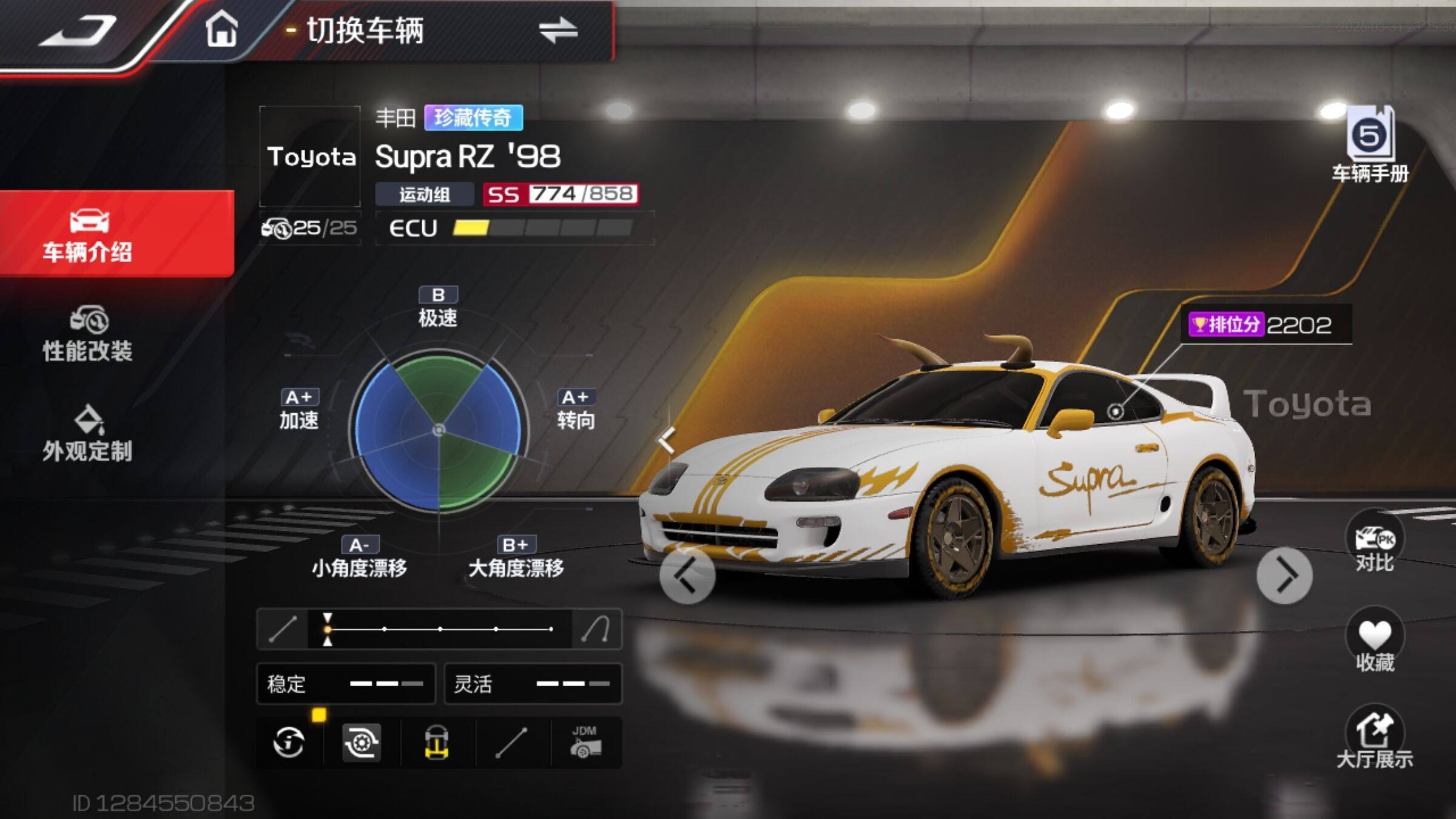This screenshot has height=819, width=1456.
Task: Open the 外观定制 customization tab
Action: (88, 434)
